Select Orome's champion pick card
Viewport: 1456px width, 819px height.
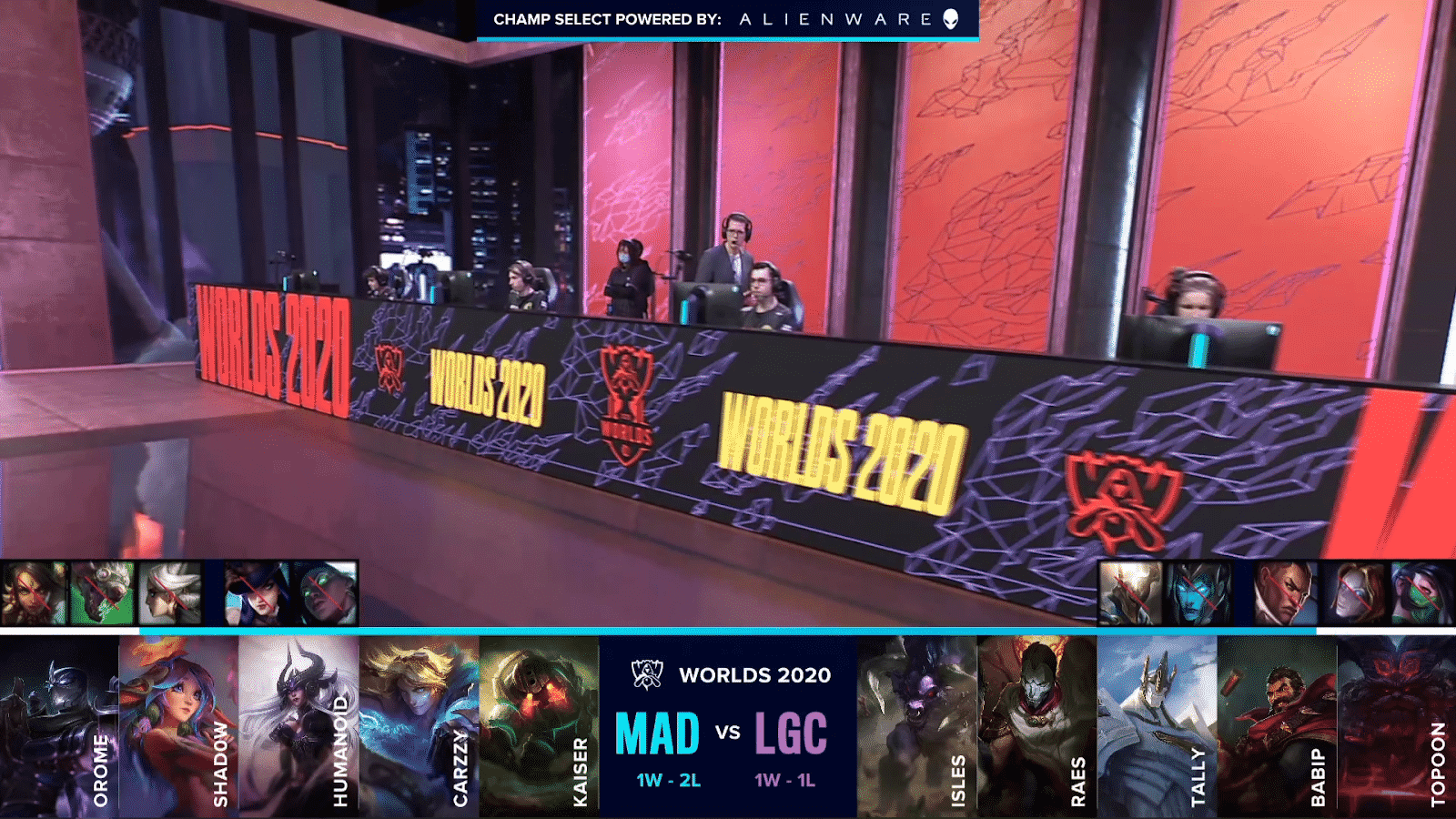[59, 726]
